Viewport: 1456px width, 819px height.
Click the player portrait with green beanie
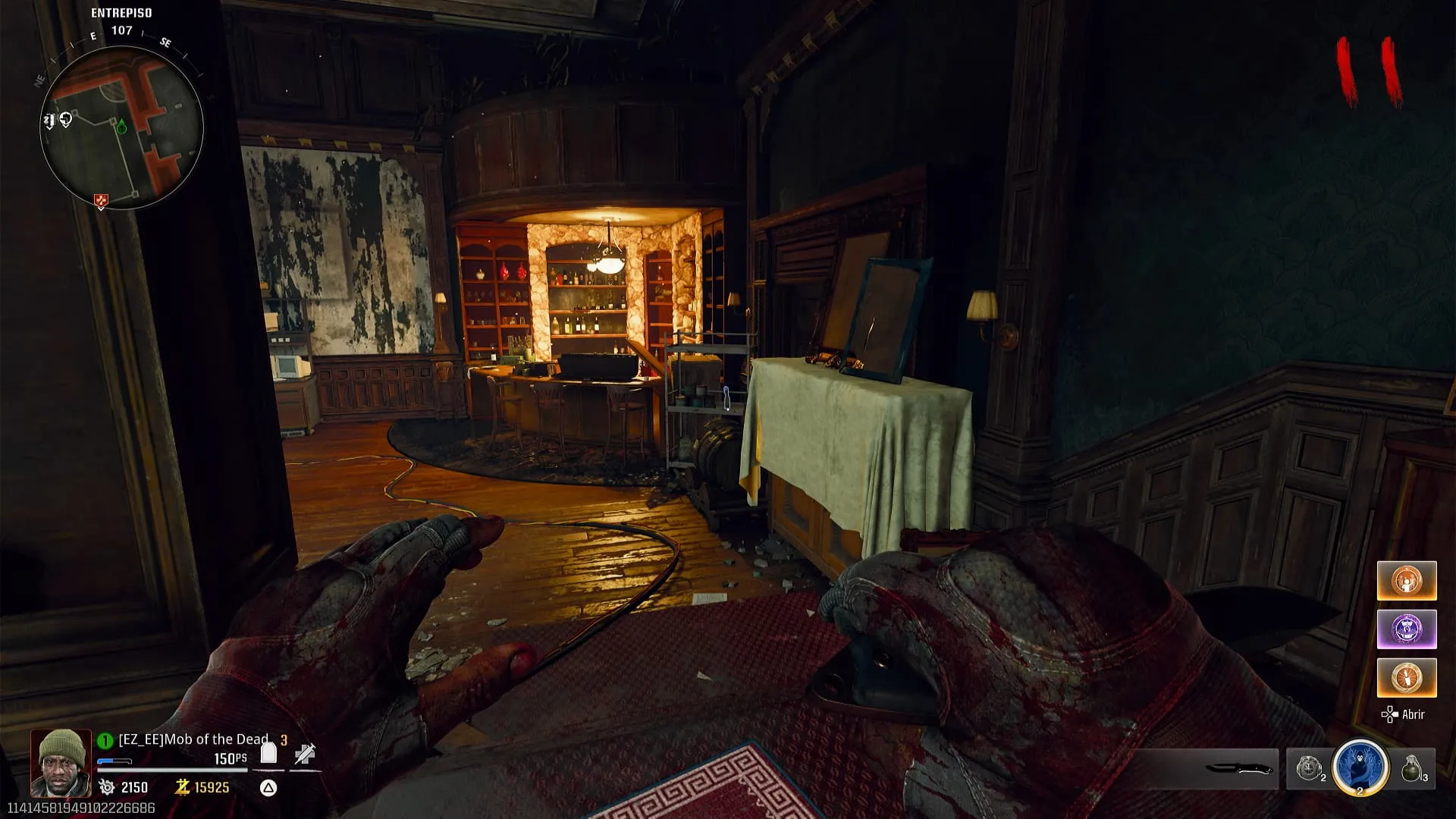coord(61,762)
